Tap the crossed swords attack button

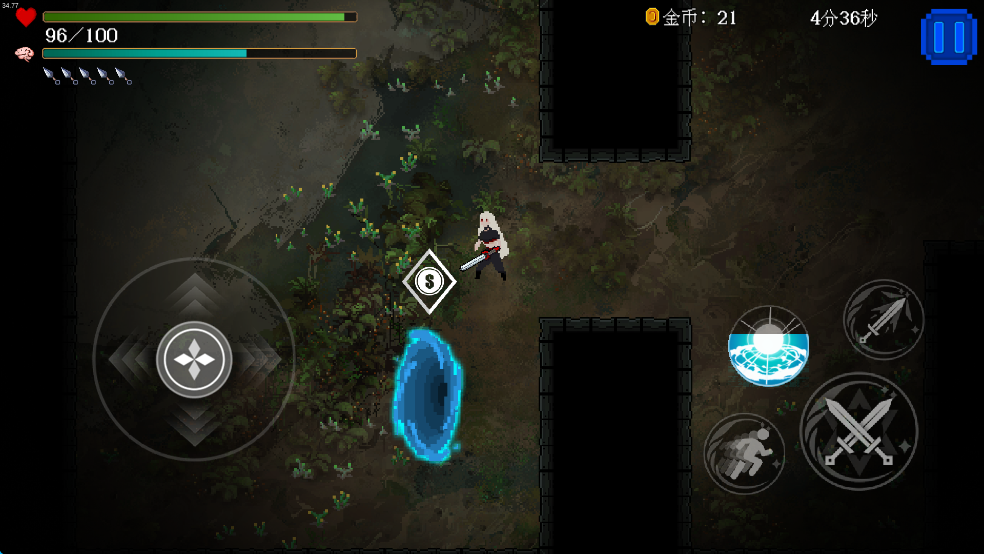tap(859, 431)
